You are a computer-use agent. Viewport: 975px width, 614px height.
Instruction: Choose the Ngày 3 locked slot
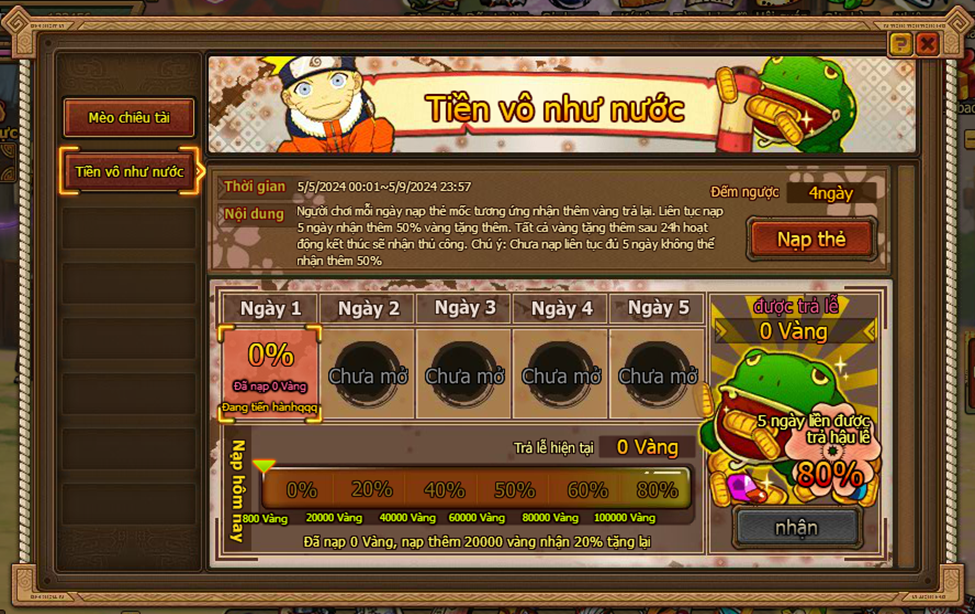click(464, 375)
